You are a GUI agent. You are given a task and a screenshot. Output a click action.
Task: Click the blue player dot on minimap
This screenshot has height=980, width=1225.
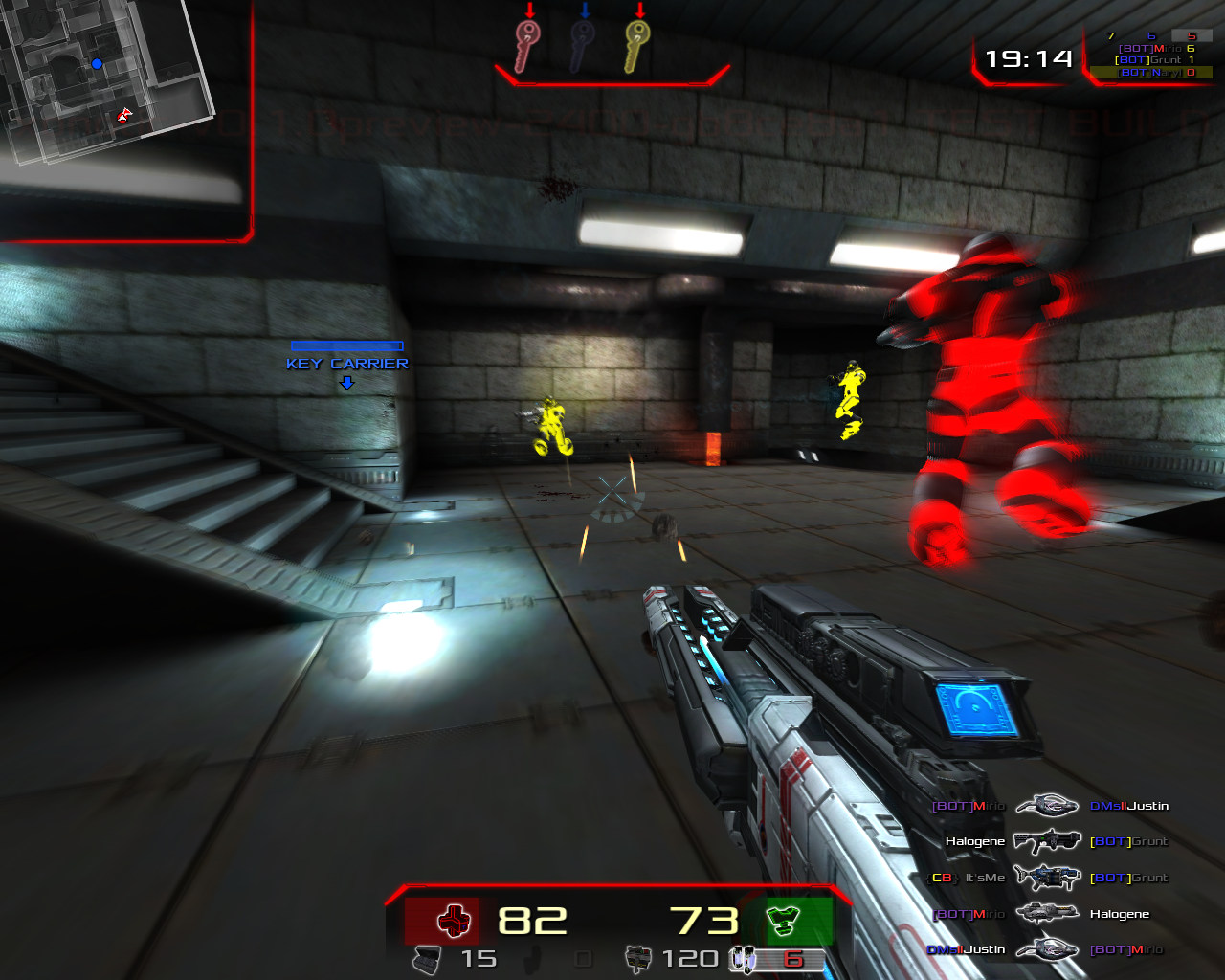[x=95, y=63]
